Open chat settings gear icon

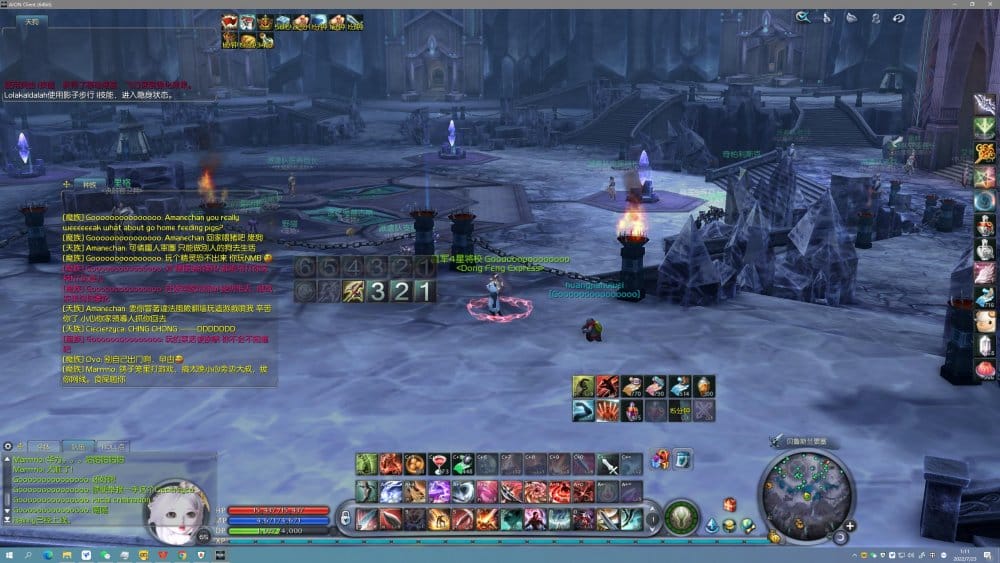coord(8,446)
